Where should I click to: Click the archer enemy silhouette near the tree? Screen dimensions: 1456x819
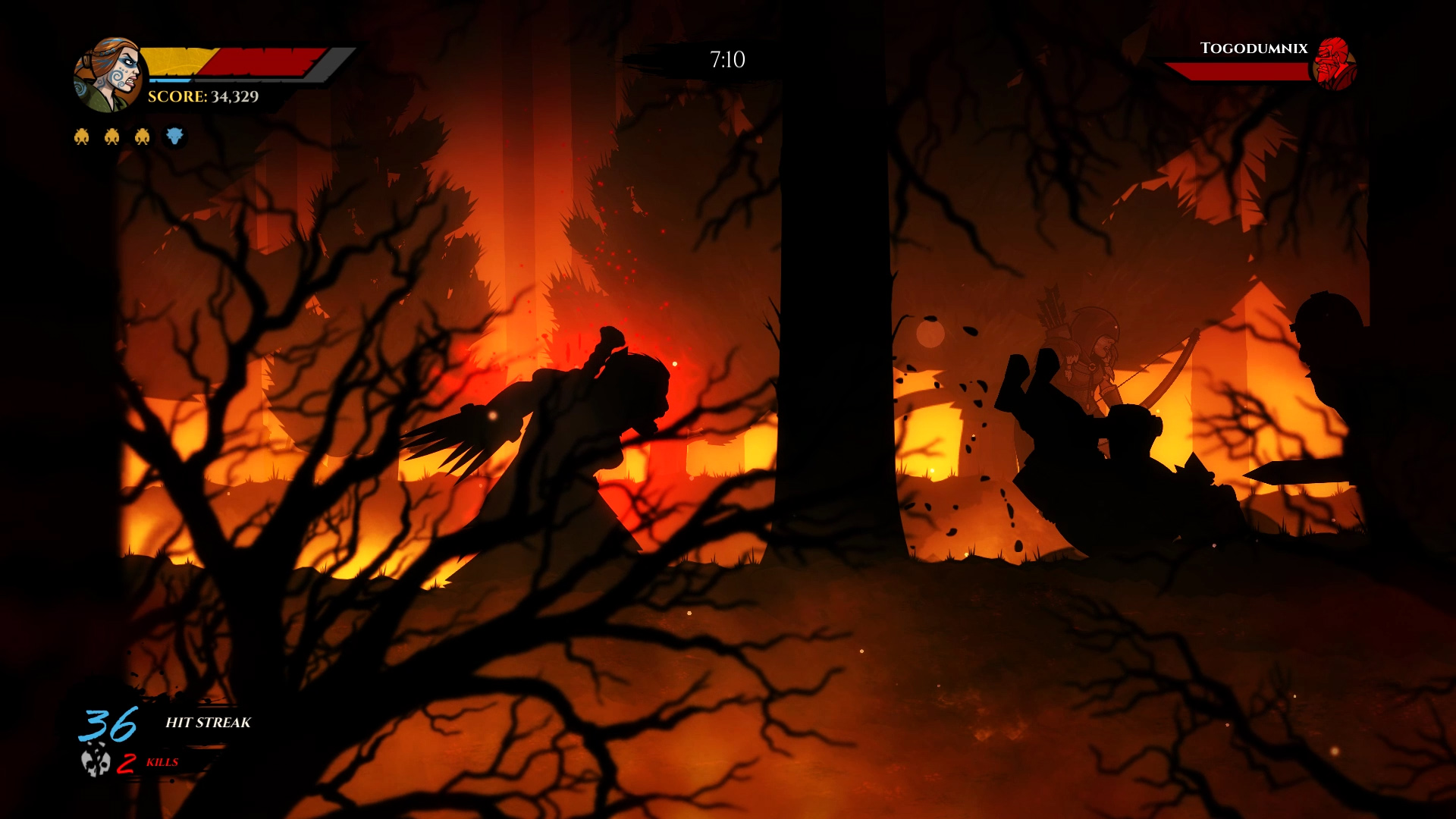[x=1084, y=364]
